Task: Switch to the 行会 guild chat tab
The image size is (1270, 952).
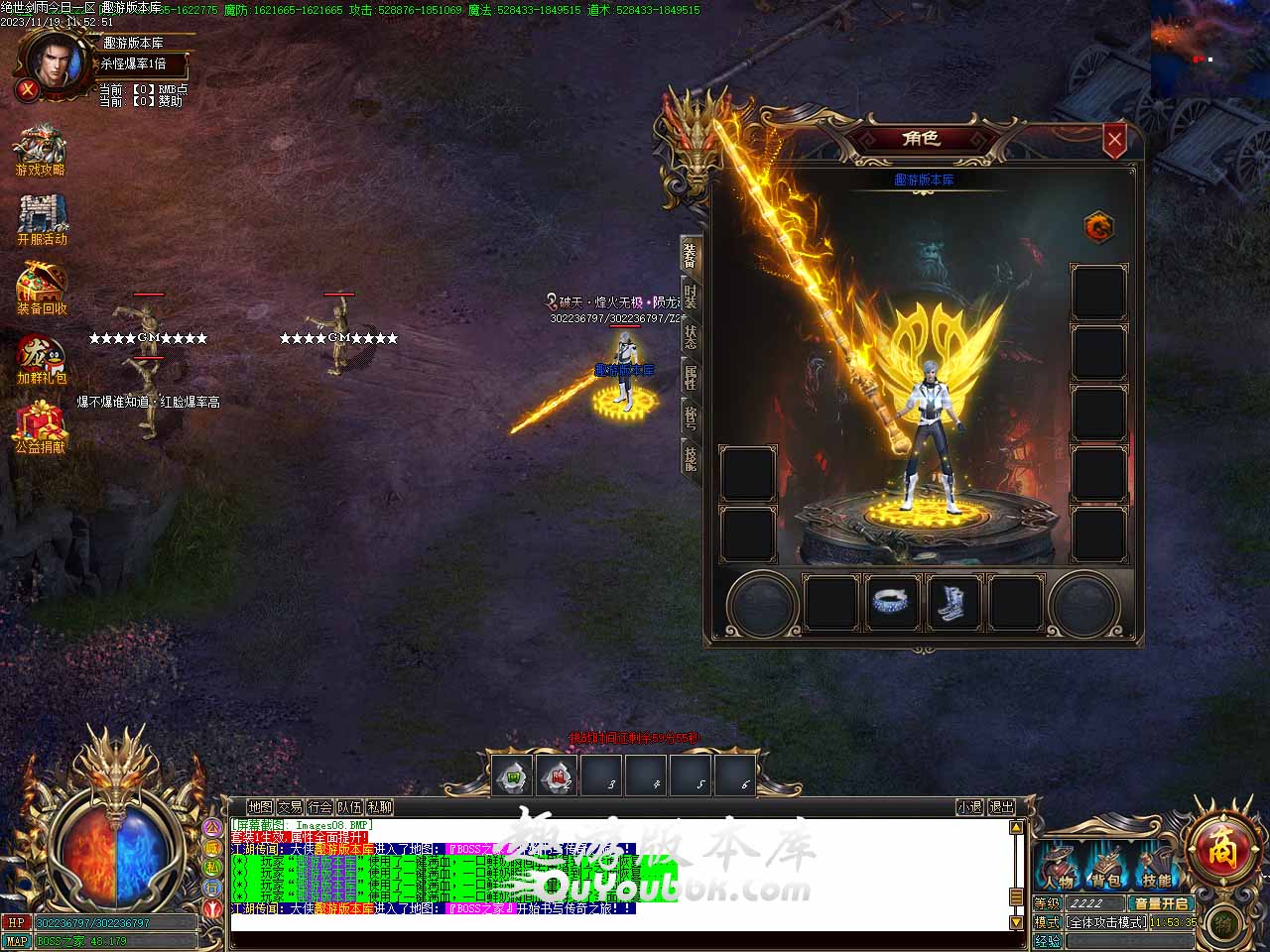Action: coord(319,807)
